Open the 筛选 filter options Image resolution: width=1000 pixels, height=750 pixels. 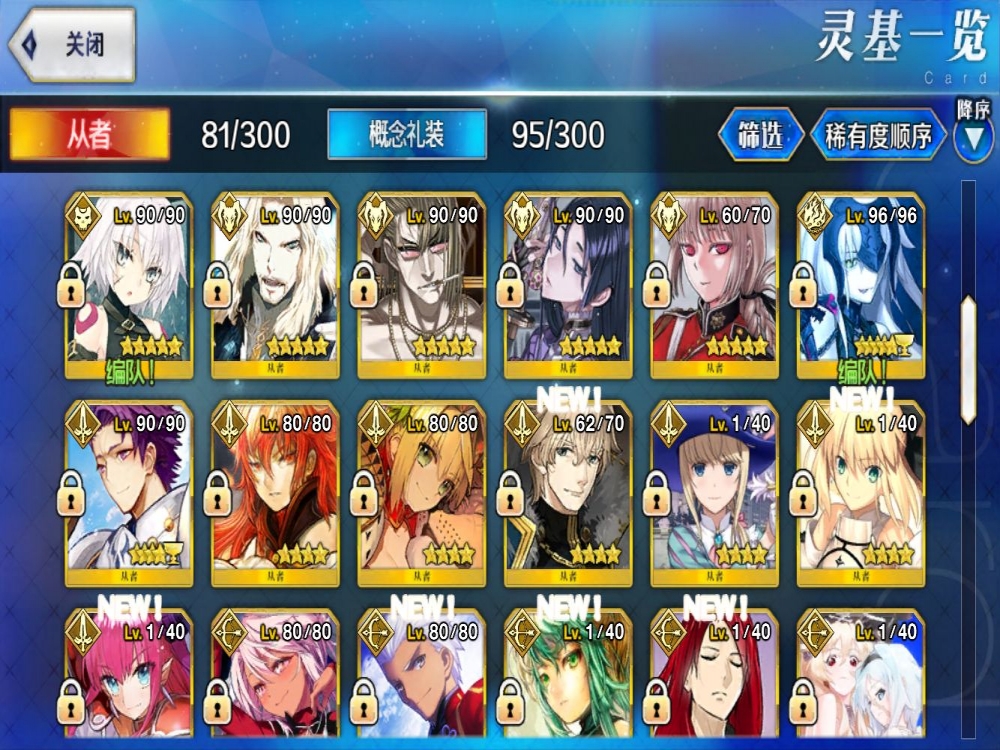(x=760, y=135)
